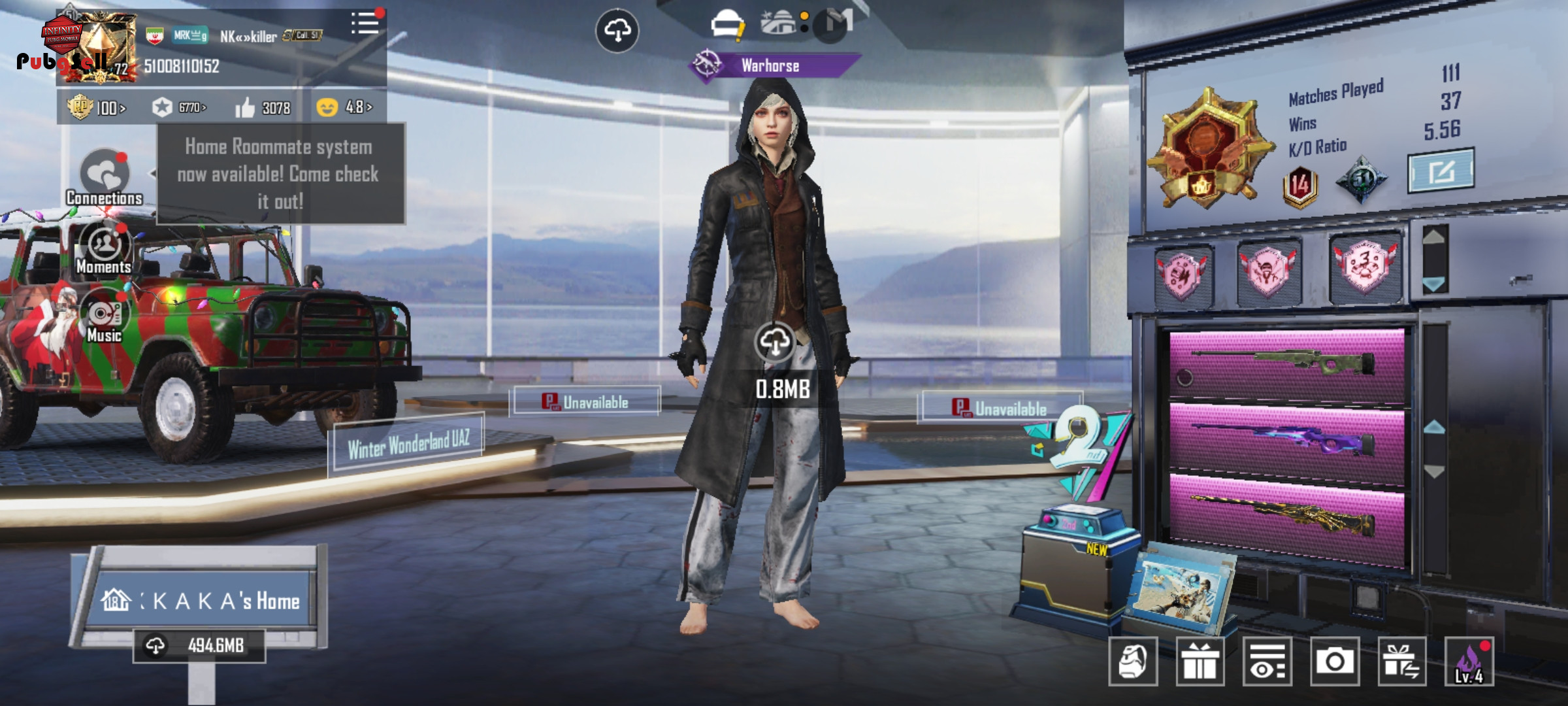1568x706 pixels.
Task: Open the Moments feed
Action: click(x=104, y=250)
